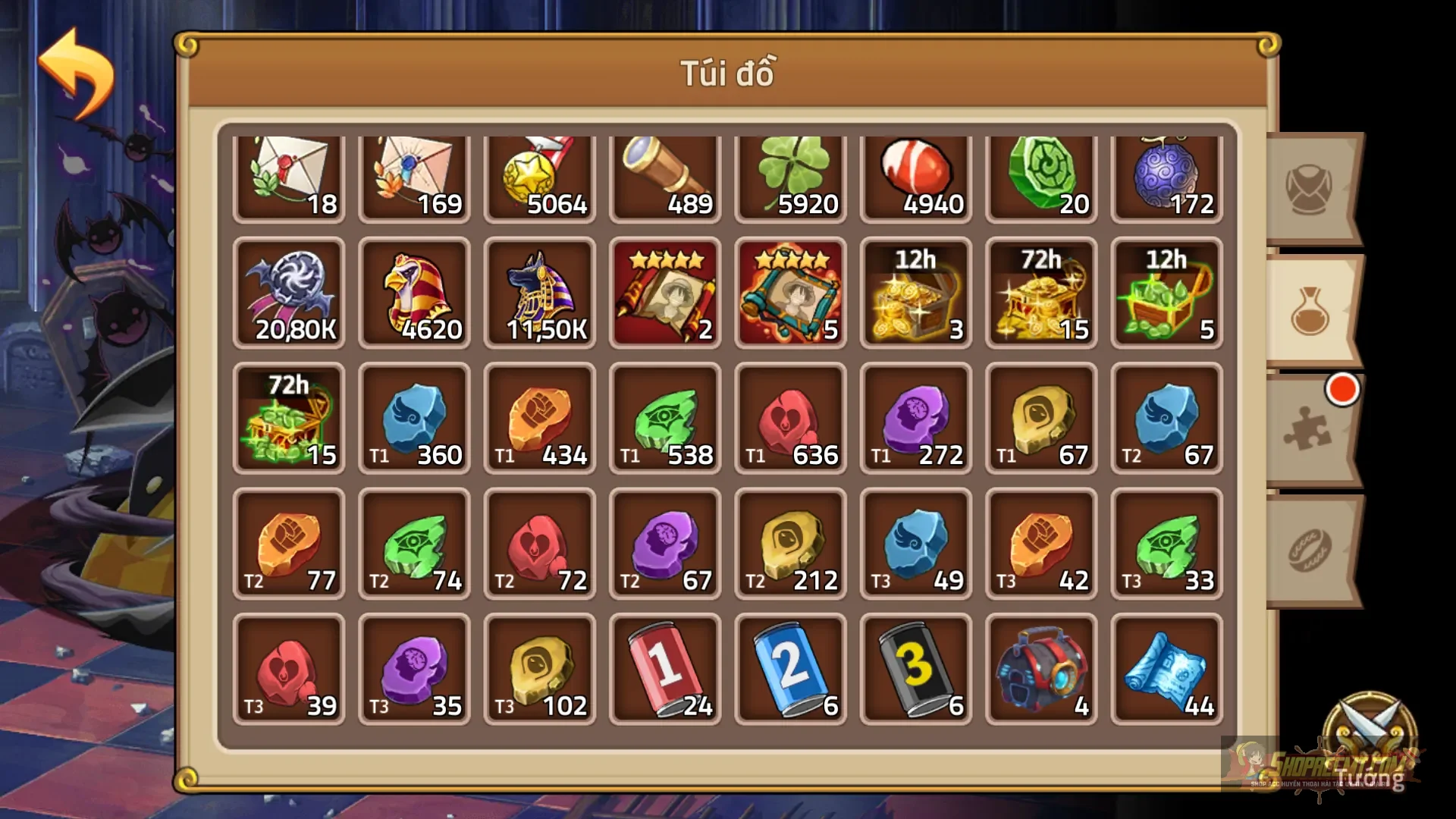The image size is (1456, 819).
Task: Select the telescope item
Action: pos(665,174)
